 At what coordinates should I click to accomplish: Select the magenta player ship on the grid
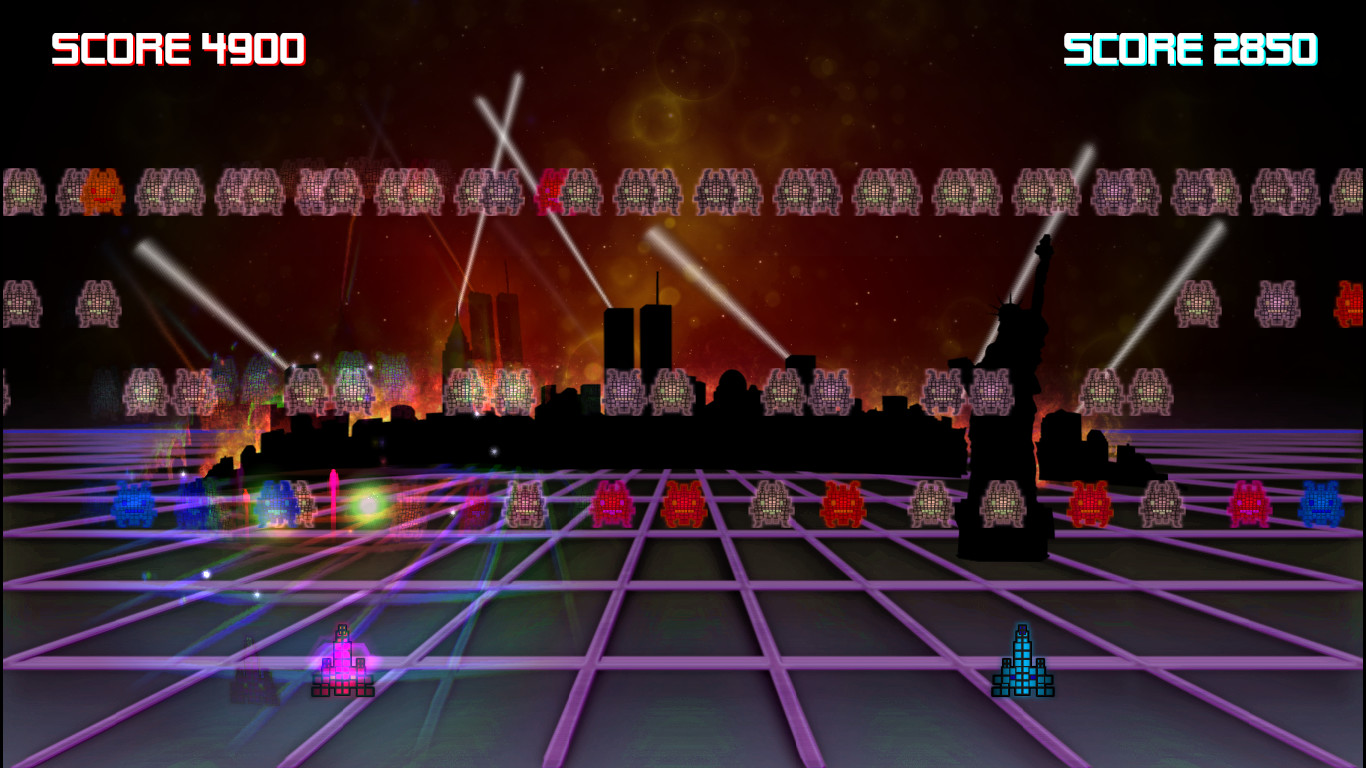[343, 660]
